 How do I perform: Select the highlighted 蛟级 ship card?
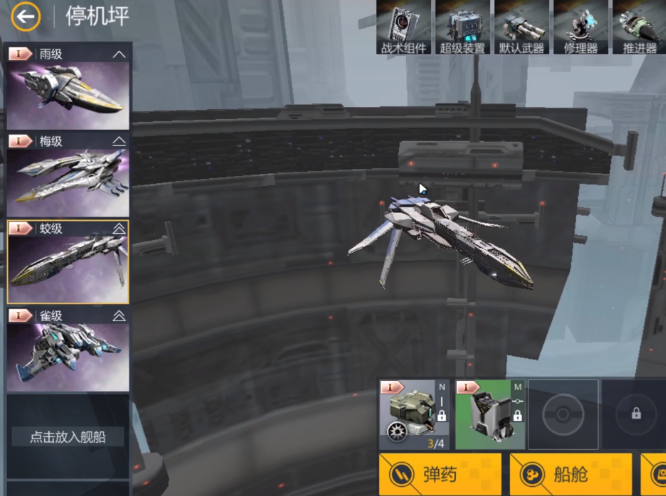point(68,261)
